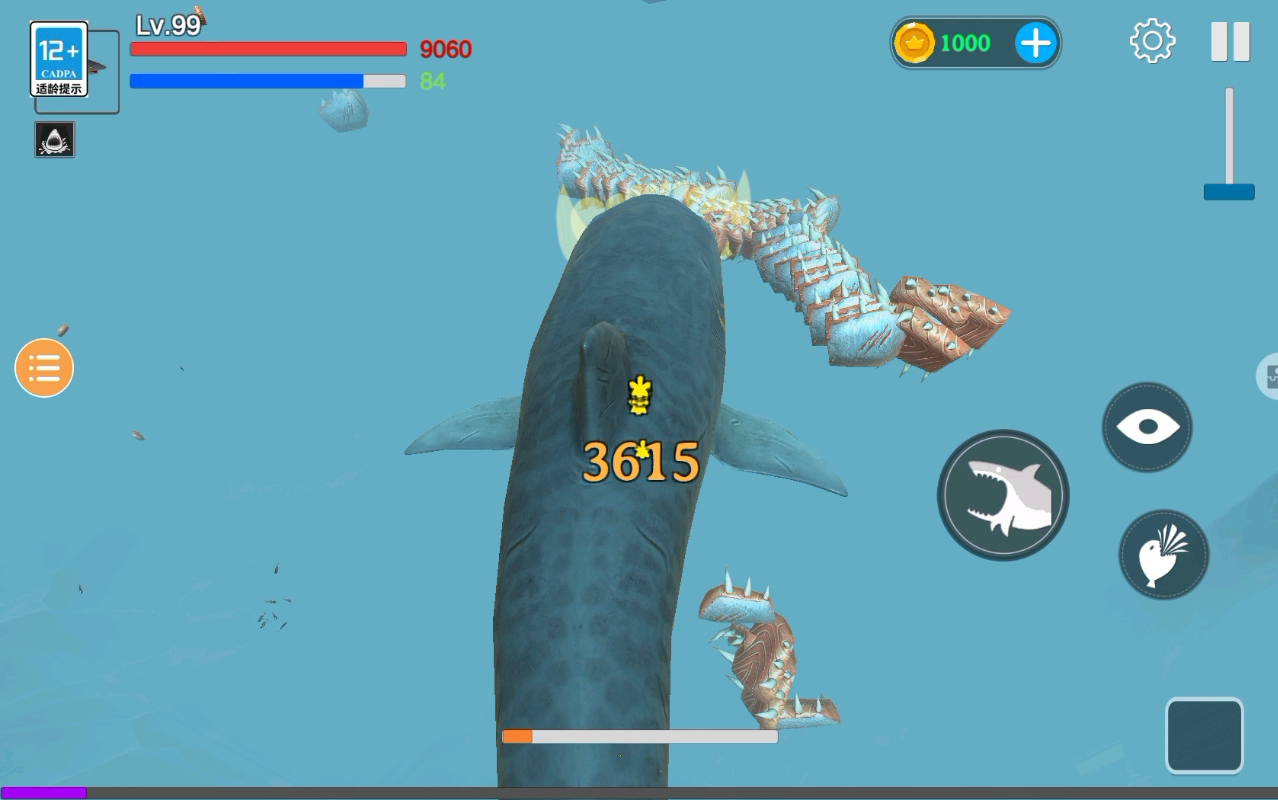Open the orange list menu
The width and height of the screenshot is (1278, 800).
point(44,368)
